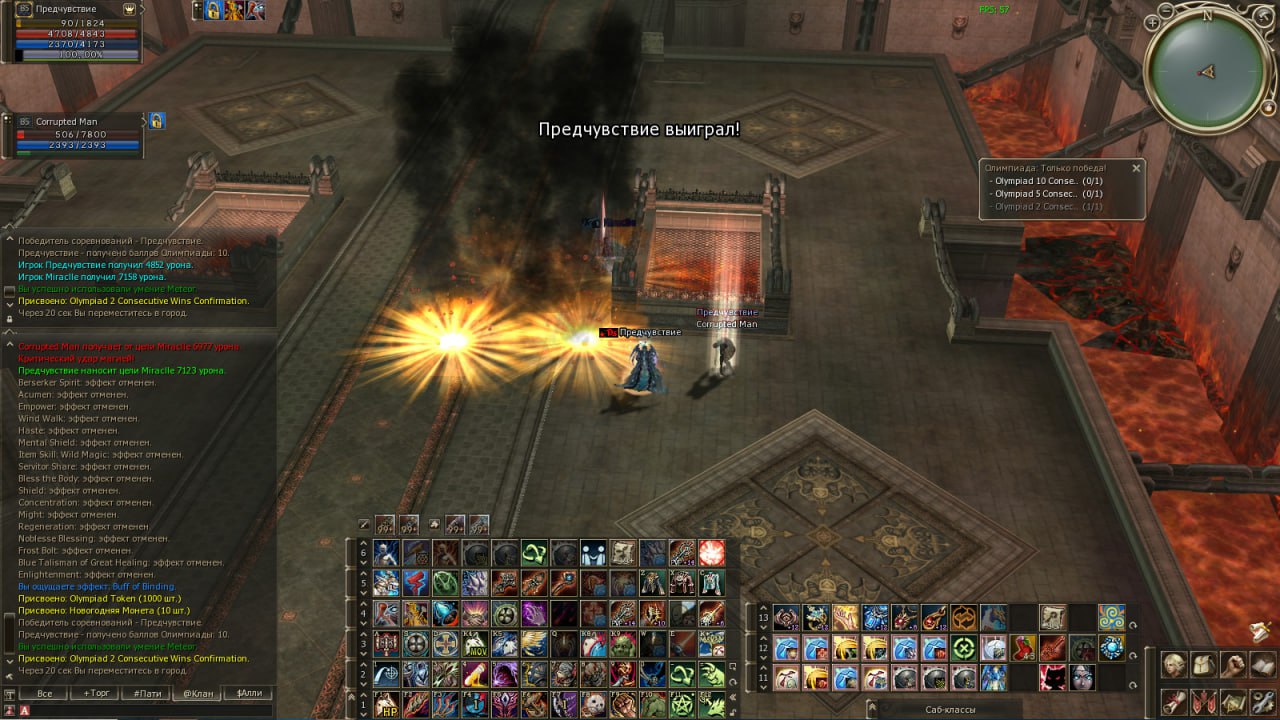The height and width of the screenshot is (720, 1280).
Task: Click the Саб-классы panel header
Action: click(x=950, y=709)
